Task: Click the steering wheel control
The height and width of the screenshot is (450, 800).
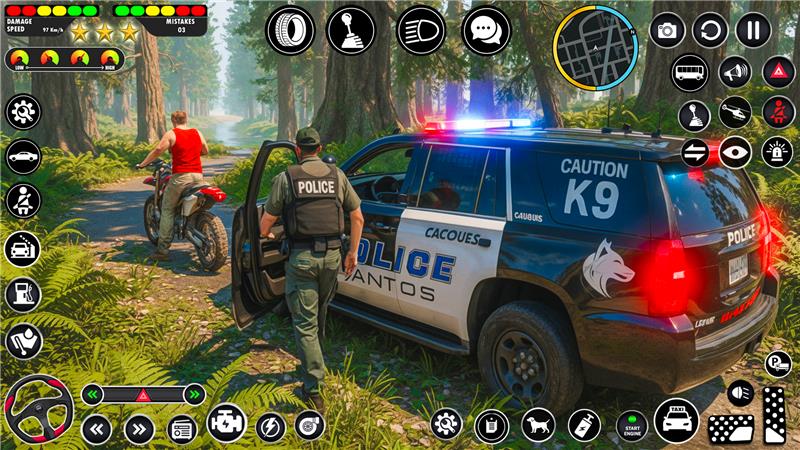Action: coord(38,408)
